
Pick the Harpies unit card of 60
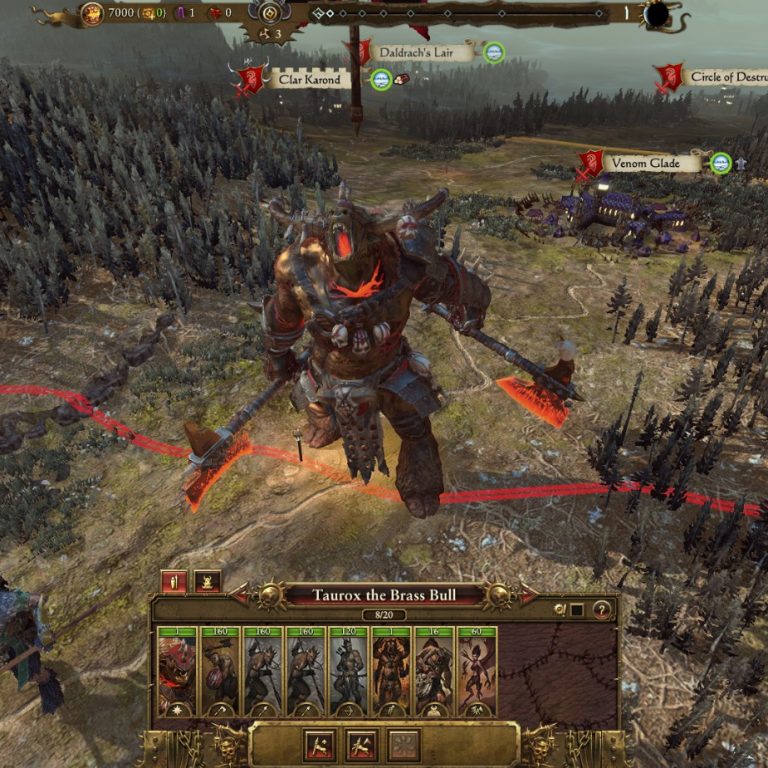pos(477,670)
